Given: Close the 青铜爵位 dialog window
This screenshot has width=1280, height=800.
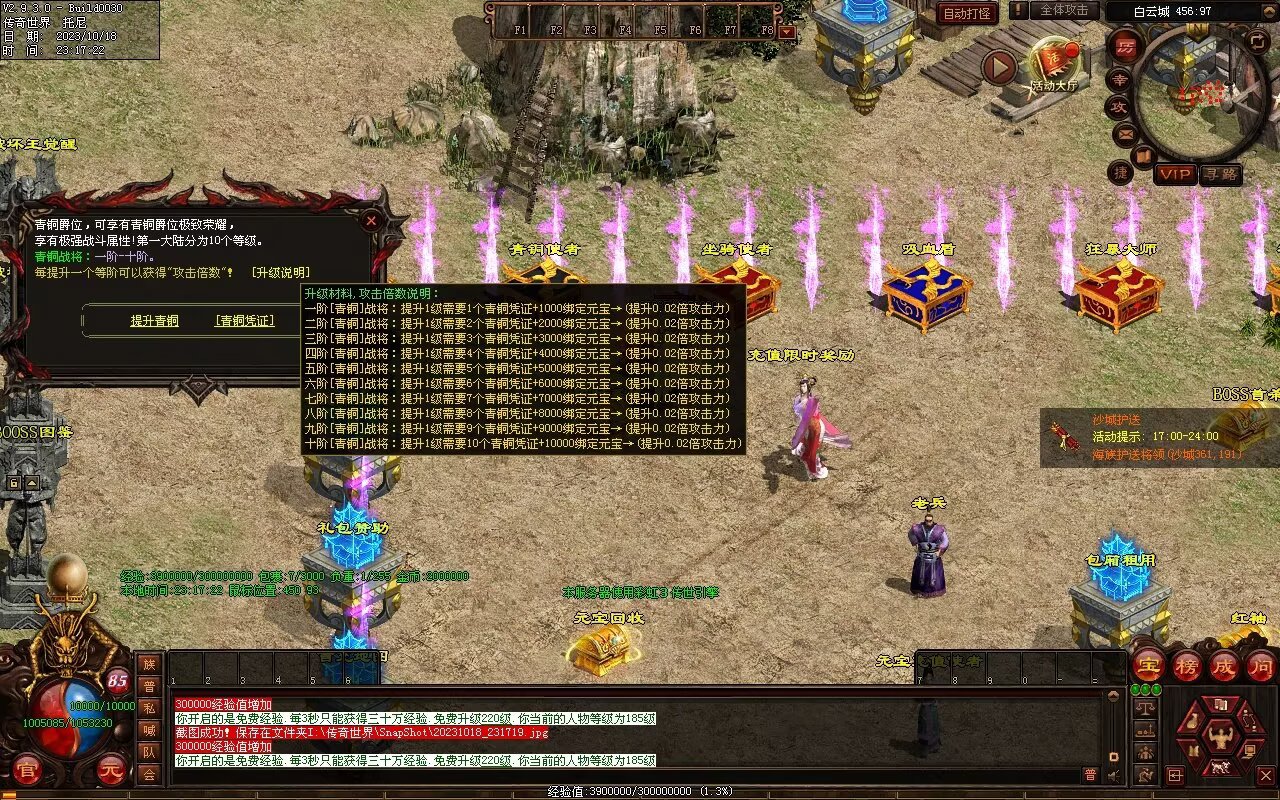Looking at the screenshot, I should 371,219.
